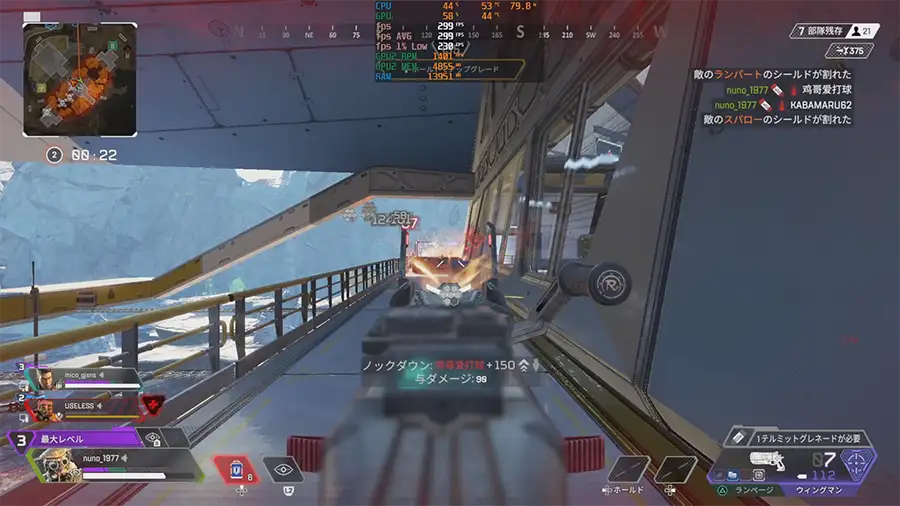Activate the eye tactical ability

(284, 469)
